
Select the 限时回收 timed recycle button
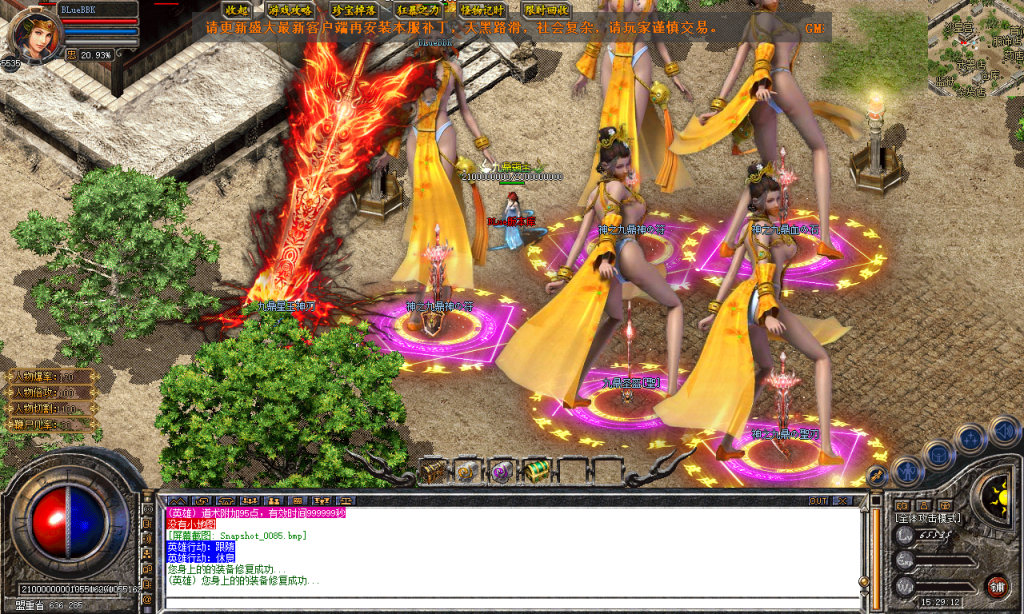tap(545, 10)
